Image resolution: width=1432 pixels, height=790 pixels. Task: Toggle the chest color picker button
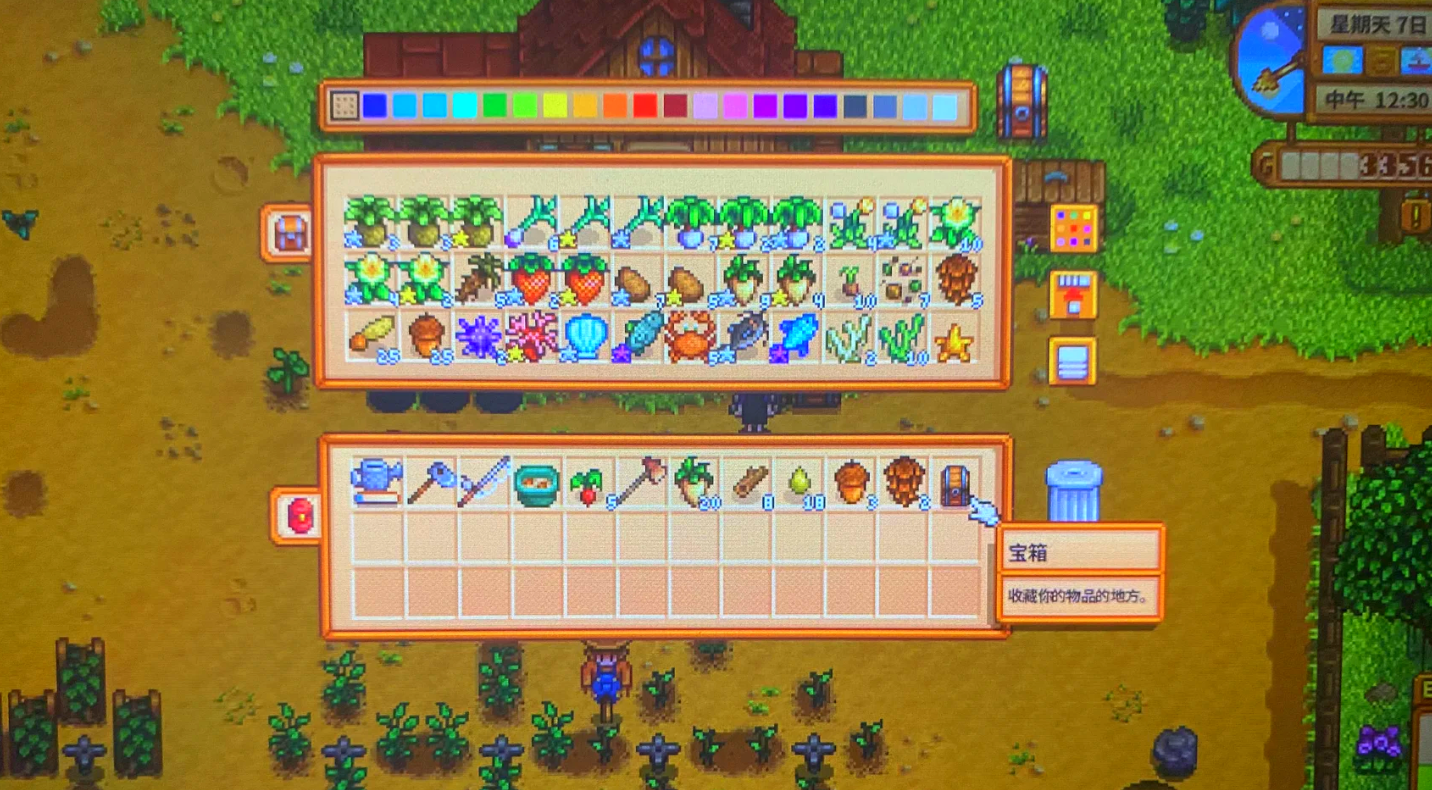click(x=1073, y=228)
